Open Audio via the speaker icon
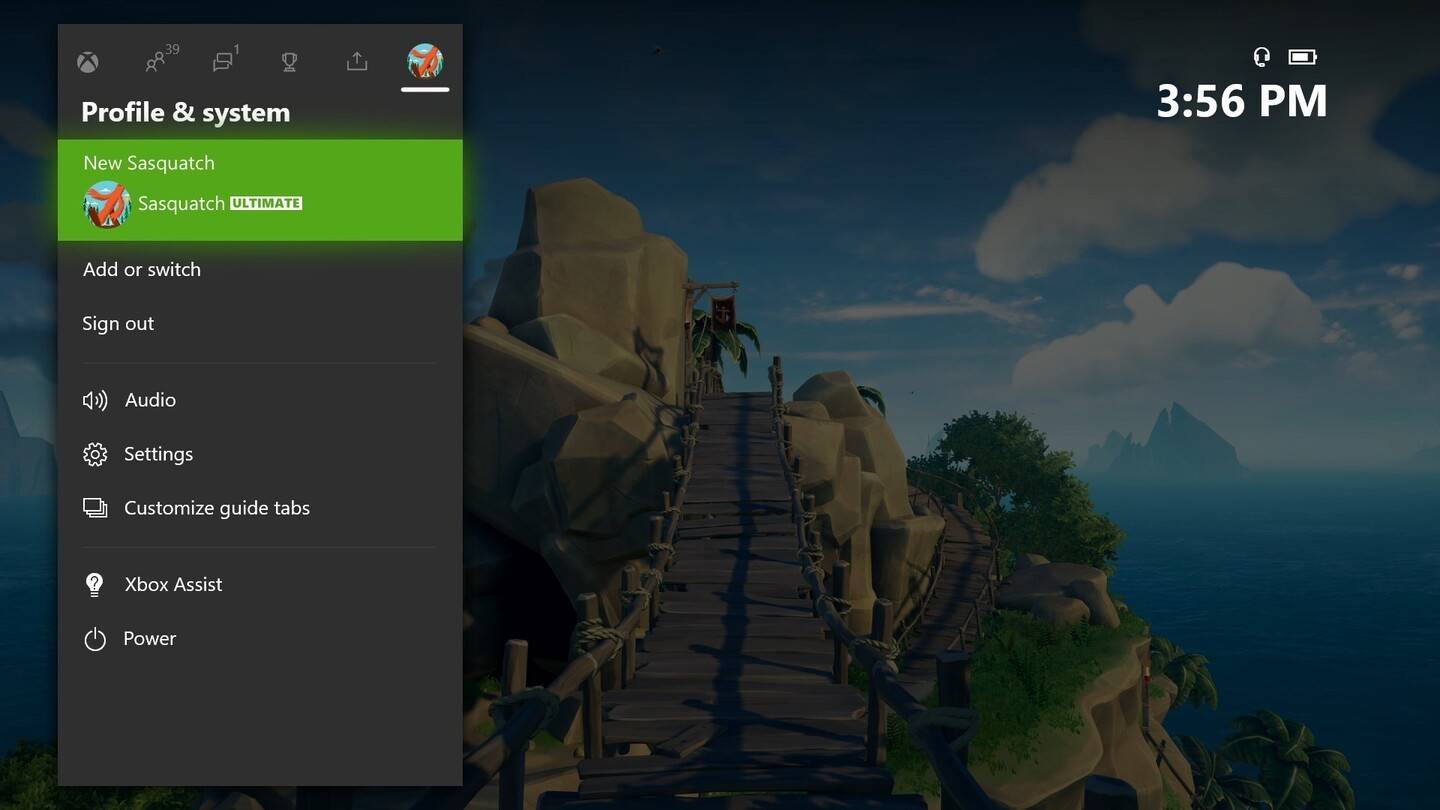 tap(95, 399)
